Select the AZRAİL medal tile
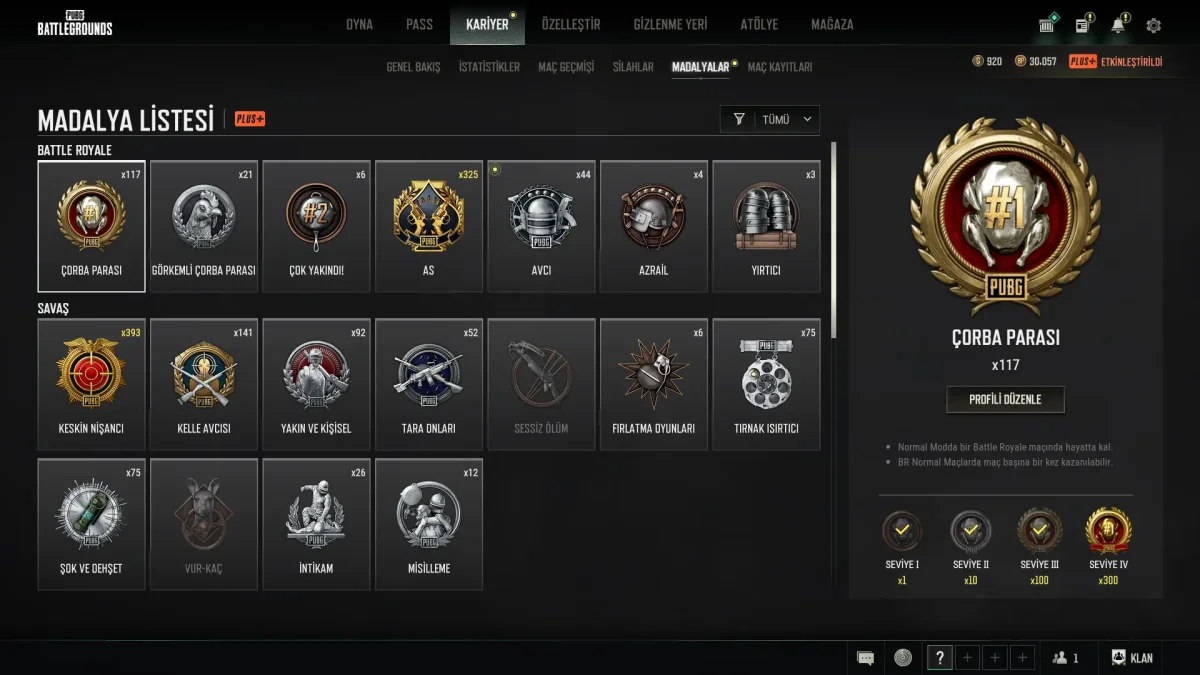The height and width of the screenshot is (675, 1200). (x=654, y=227)
